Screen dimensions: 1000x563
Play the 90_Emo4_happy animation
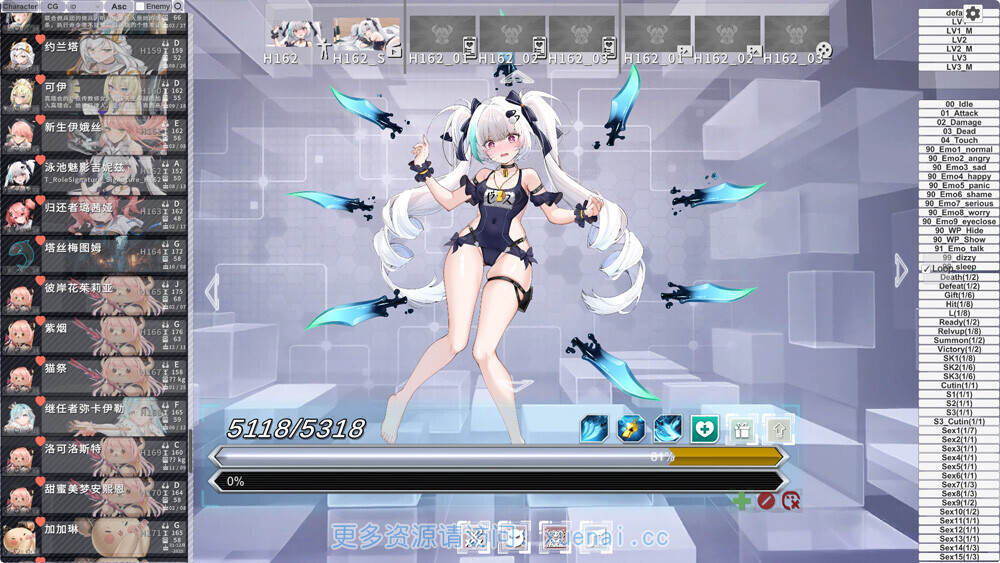[959, 177]
